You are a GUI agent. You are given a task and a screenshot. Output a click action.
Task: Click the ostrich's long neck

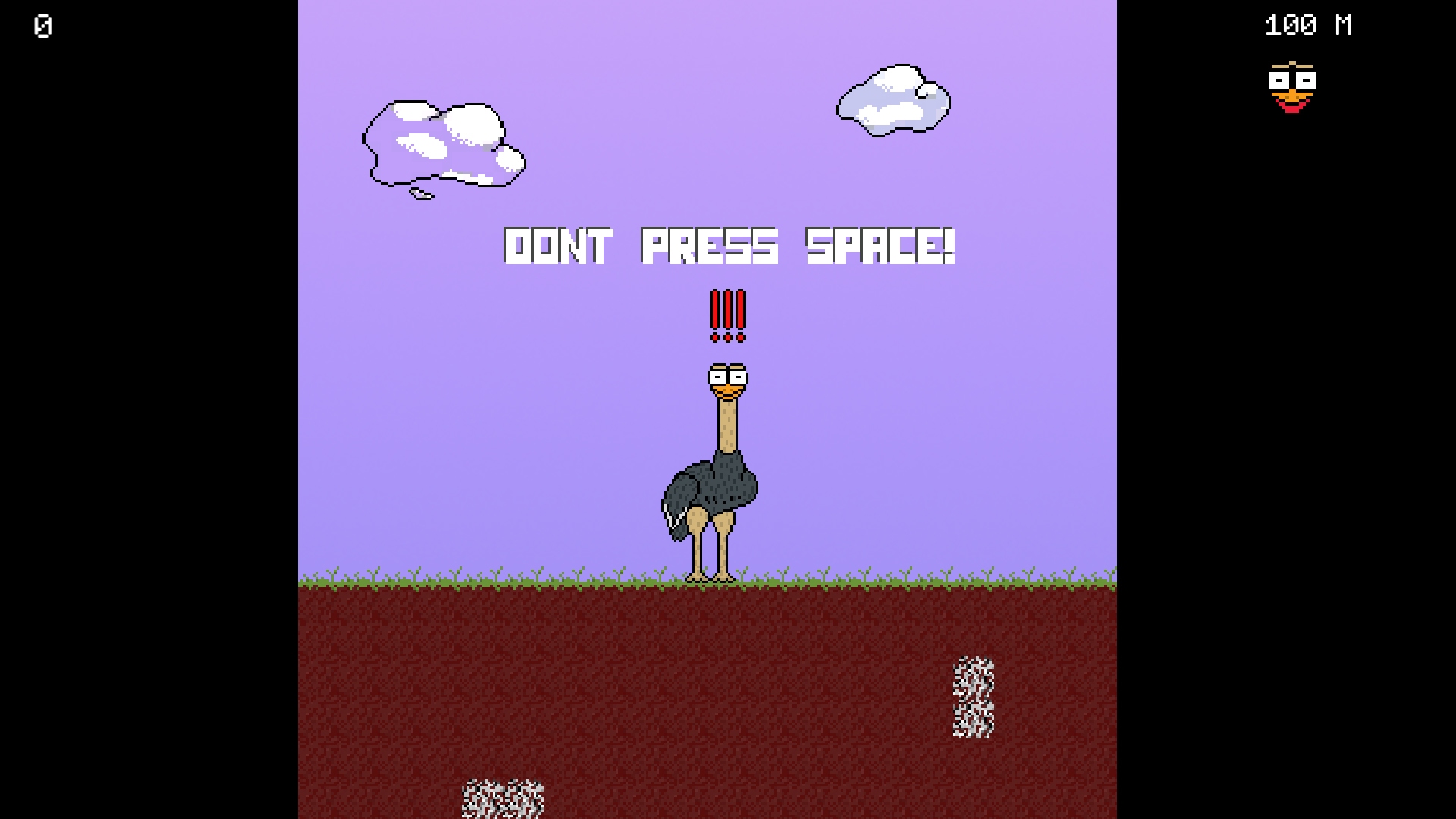728,425
